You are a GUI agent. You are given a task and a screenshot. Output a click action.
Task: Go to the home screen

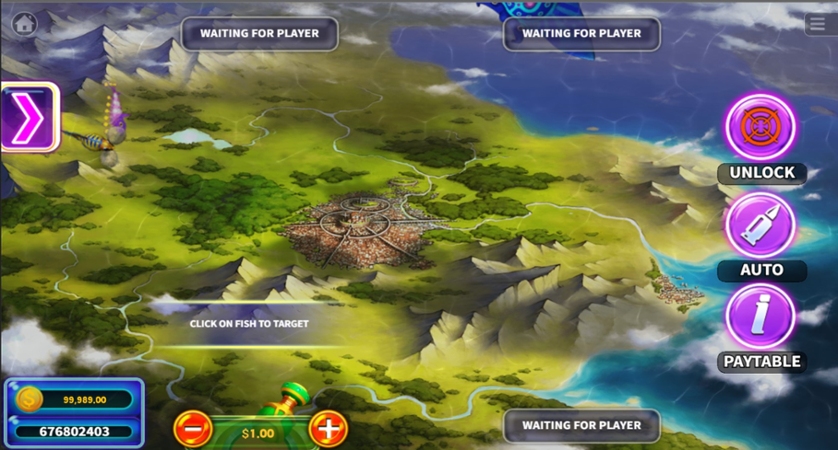pyautogui.click(x=24, y=23)
